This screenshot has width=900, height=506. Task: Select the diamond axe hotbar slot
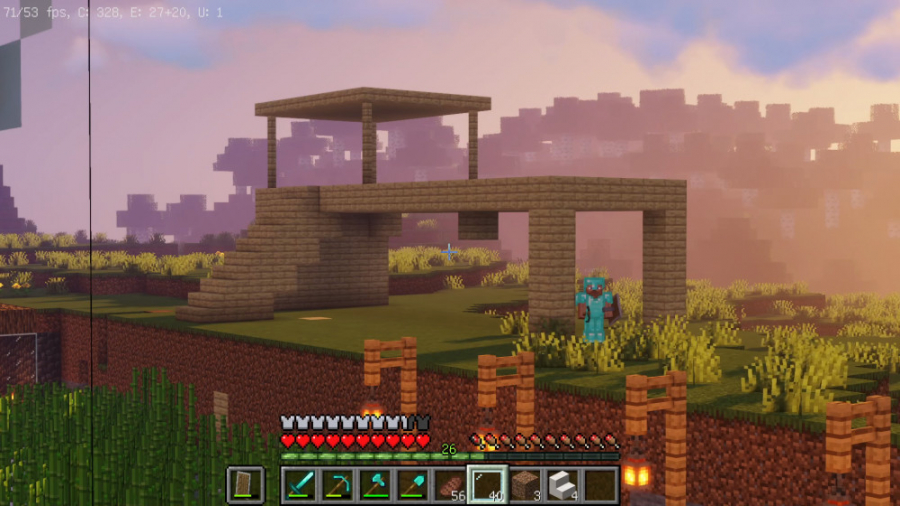click(375, 484)
